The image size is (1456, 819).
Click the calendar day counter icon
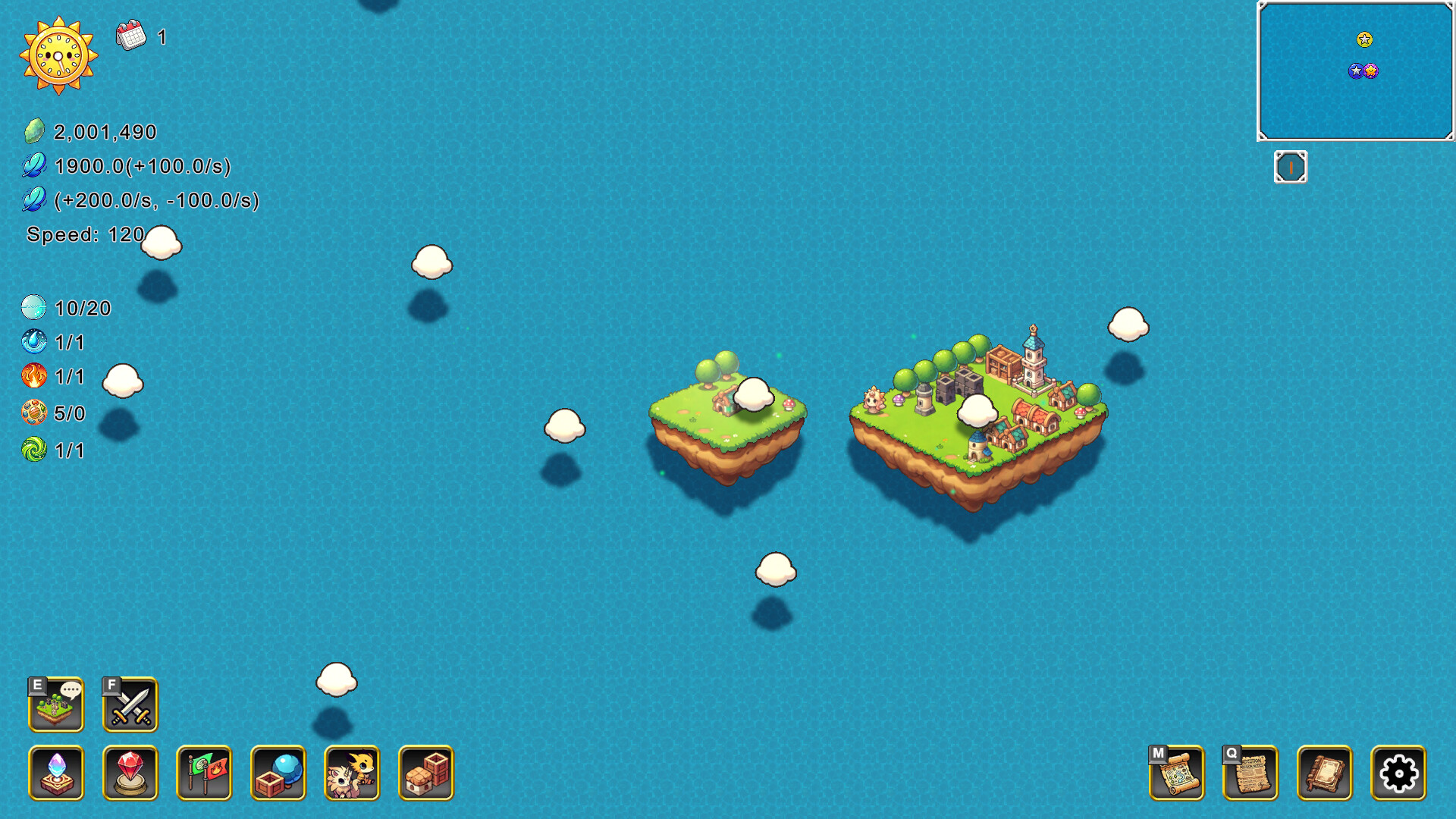(x=130, y=34)
